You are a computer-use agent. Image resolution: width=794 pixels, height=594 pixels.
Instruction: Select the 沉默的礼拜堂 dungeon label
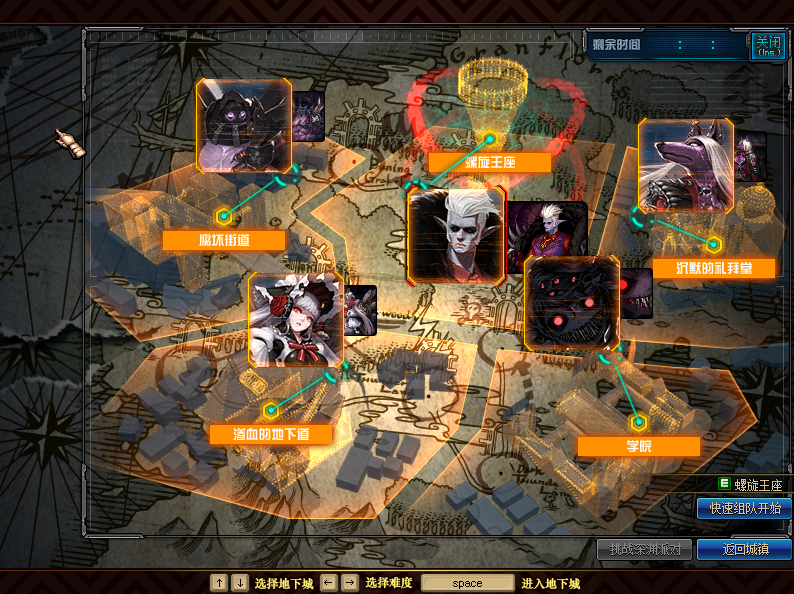coord(713,268)
